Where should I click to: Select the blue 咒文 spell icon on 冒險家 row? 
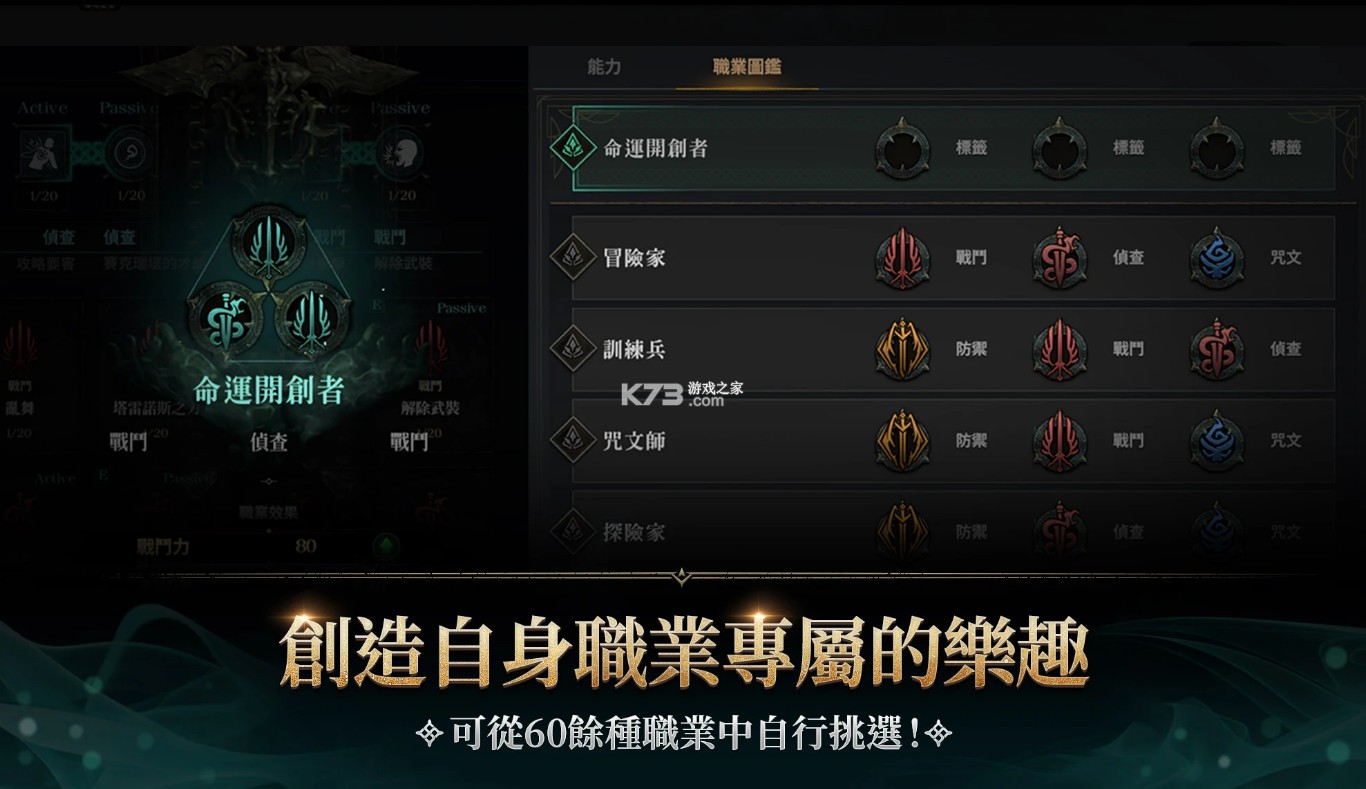[x=1216, y=258]
